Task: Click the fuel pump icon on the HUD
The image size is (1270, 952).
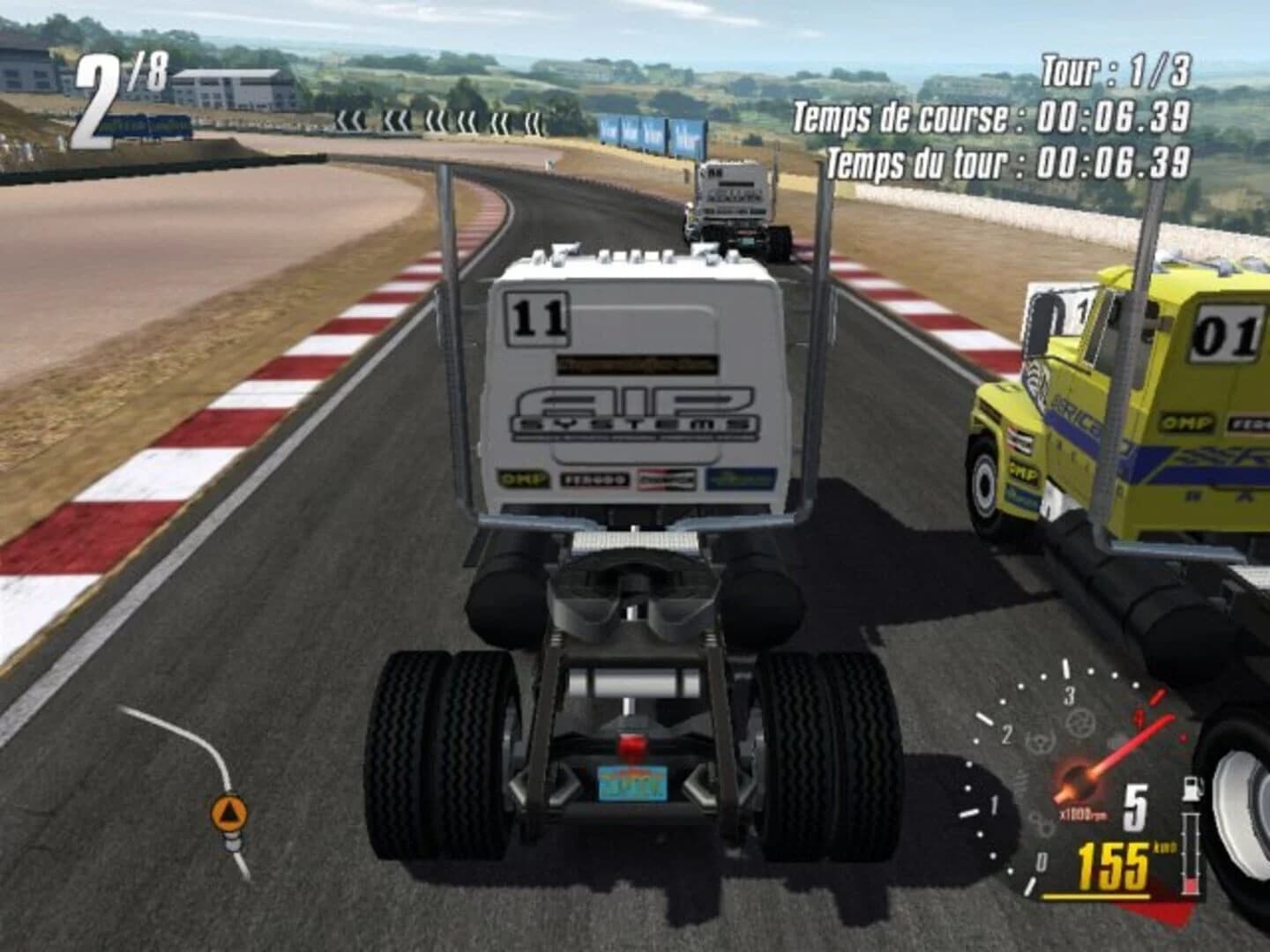Action: click(x=1192, y=787)
